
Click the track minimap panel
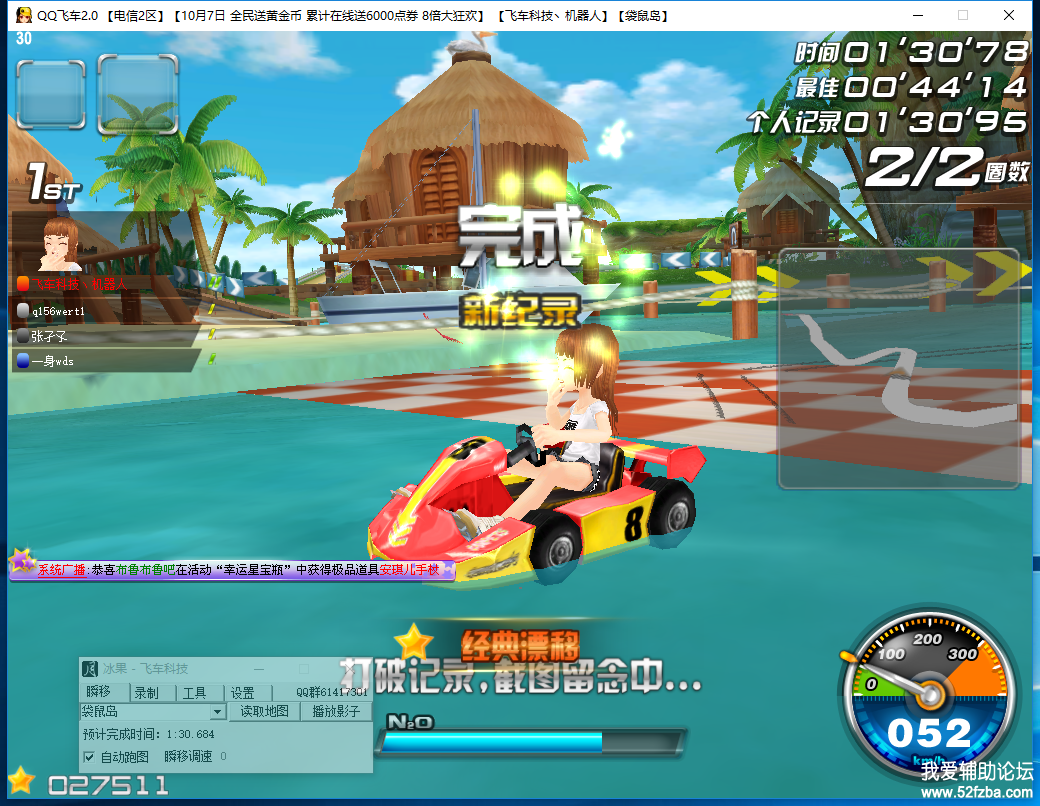(898, 368)
